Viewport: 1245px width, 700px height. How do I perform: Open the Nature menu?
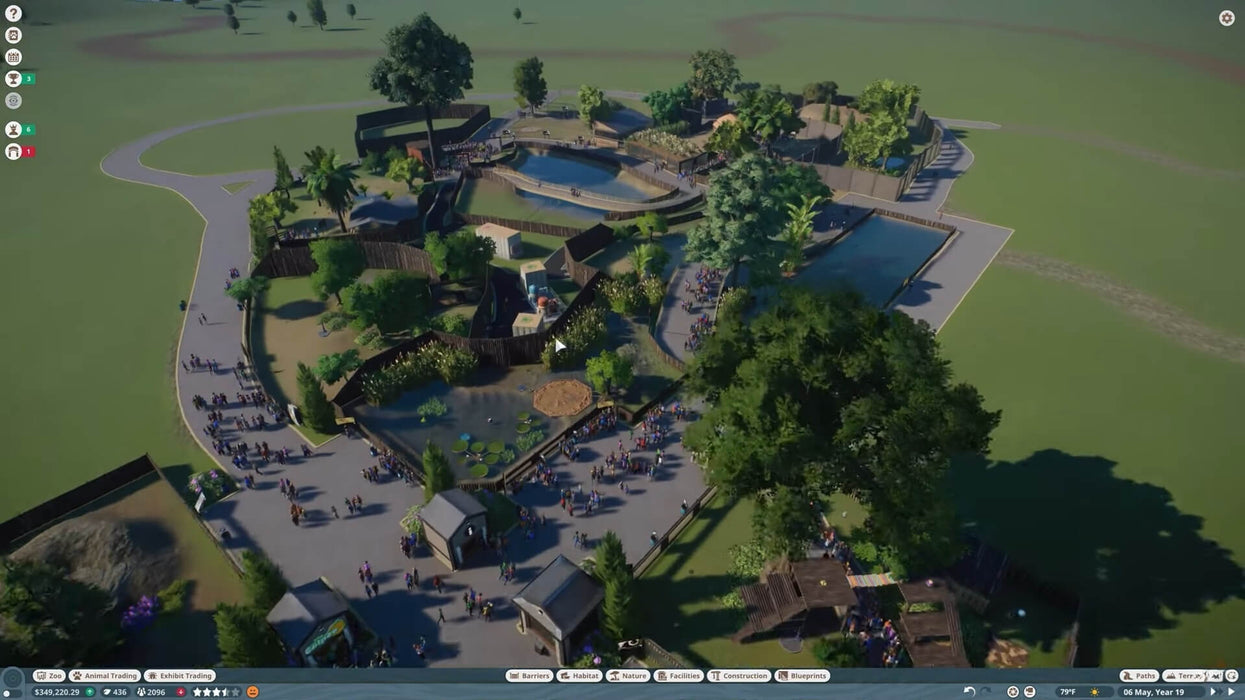click(x=628, y=676)
